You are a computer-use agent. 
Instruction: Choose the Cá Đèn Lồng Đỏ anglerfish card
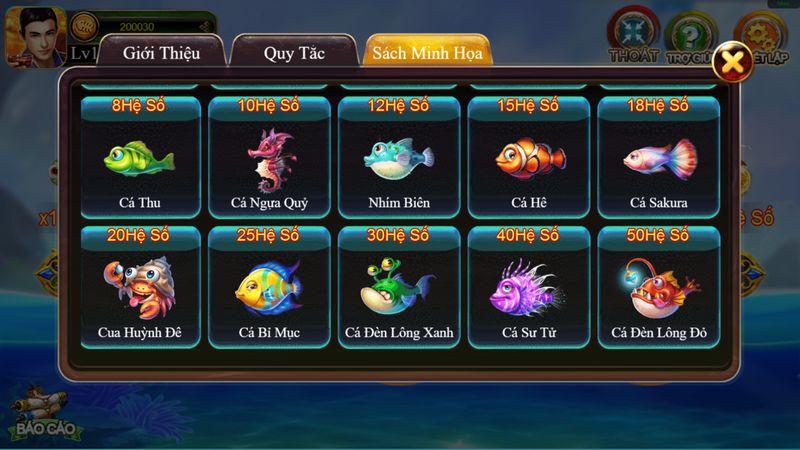tap(658, 287)
